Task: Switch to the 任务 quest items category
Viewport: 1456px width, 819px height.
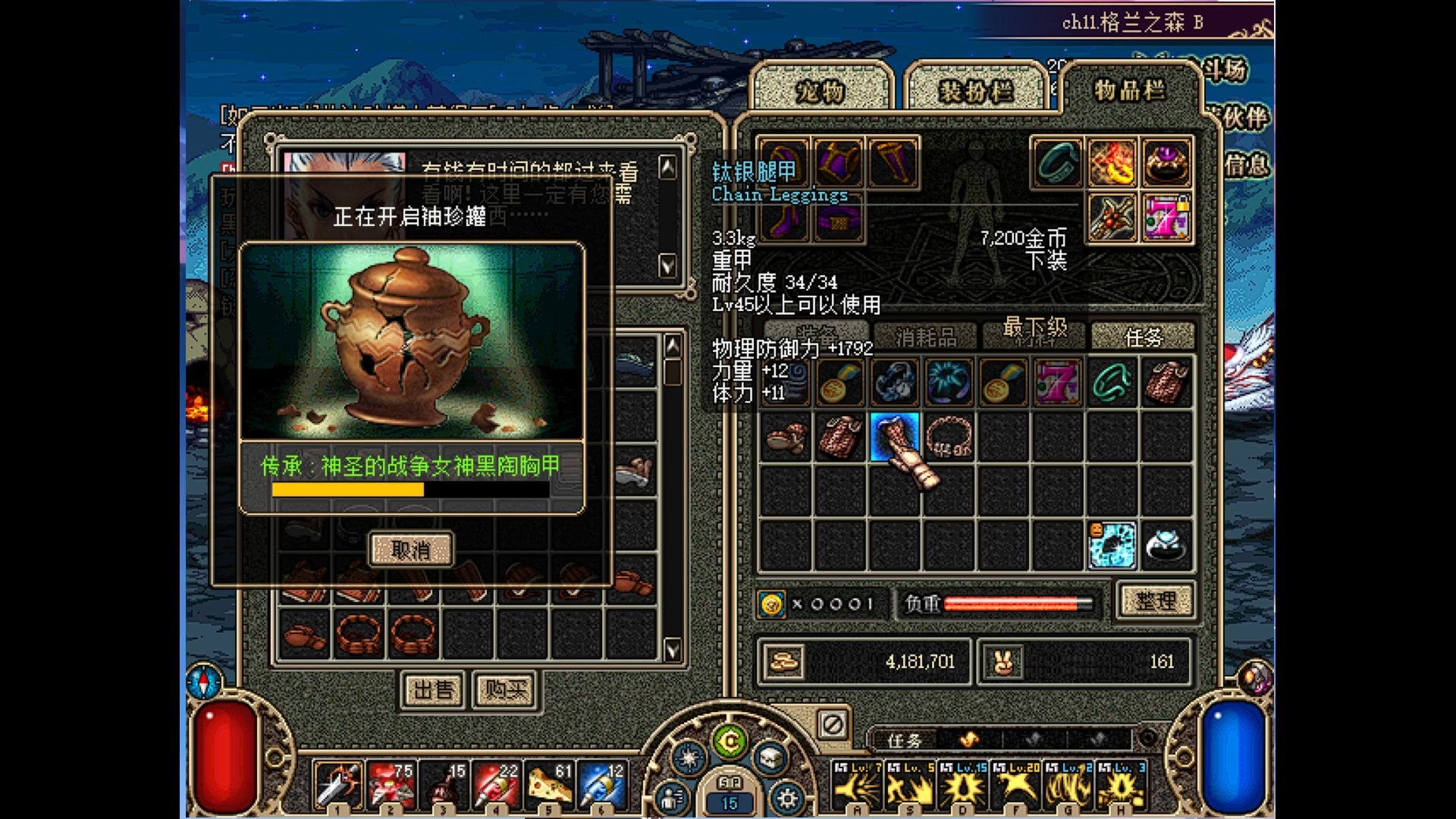Action: [x=1143, y=336]
